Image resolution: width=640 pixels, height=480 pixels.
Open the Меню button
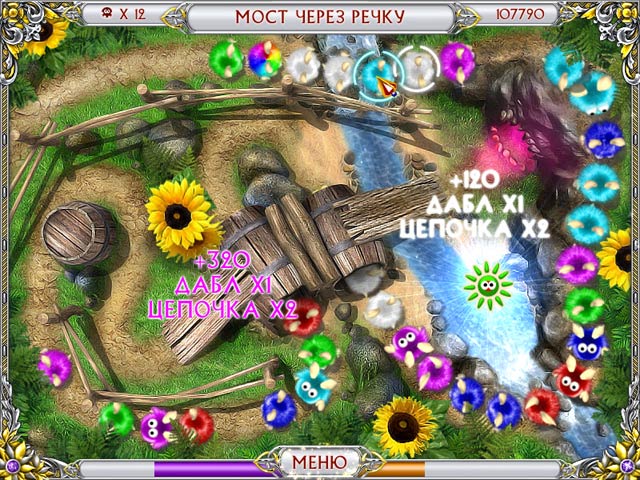point(320,463)
